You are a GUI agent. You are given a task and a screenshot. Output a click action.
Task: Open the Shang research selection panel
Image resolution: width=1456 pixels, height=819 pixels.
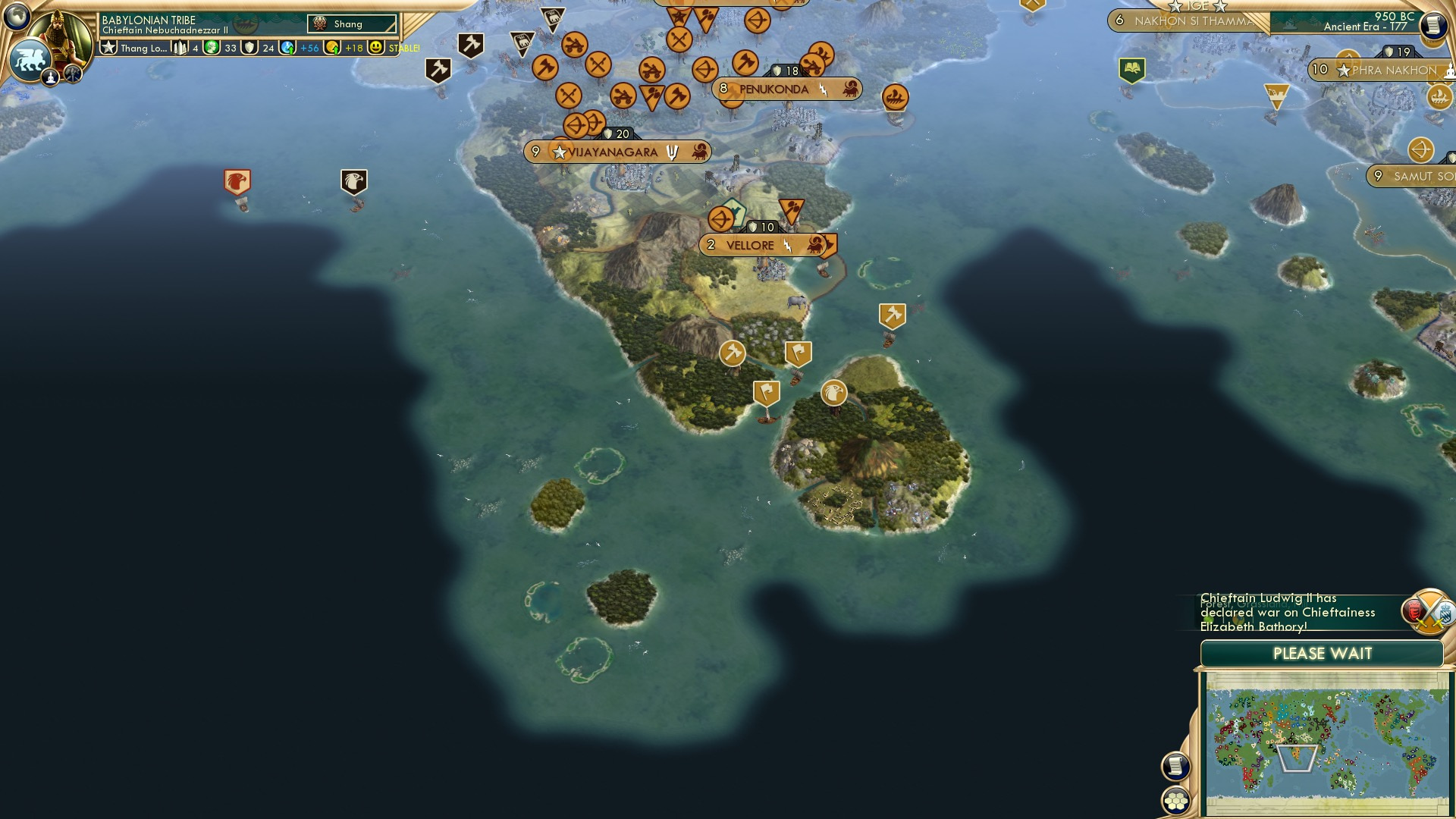(353, 24)
